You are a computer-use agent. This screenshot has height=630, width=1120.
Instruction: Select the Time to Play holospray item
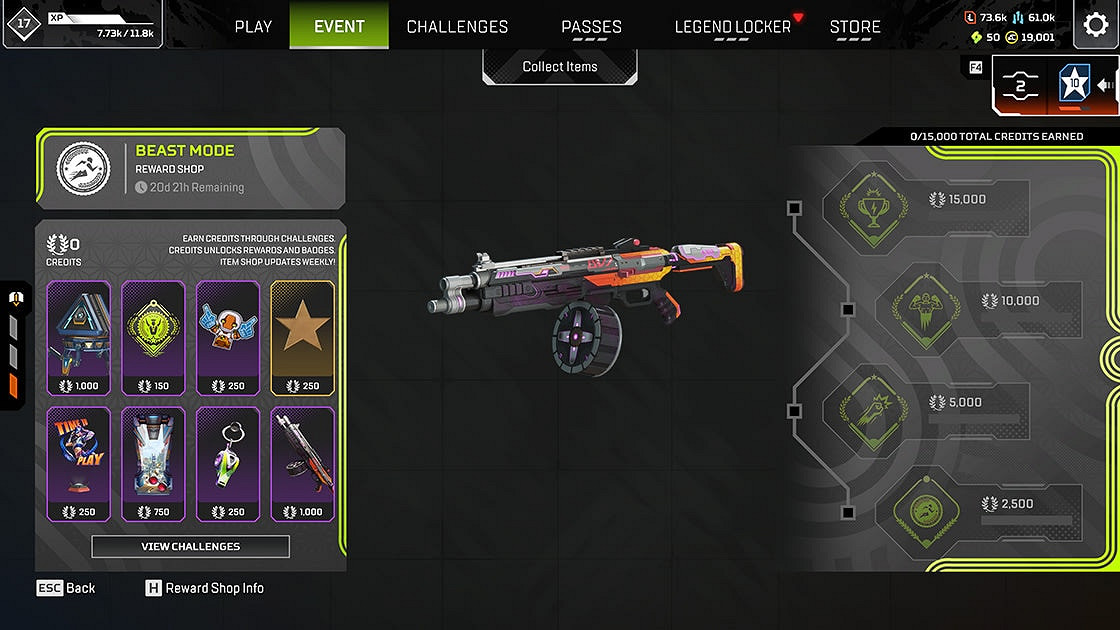(x=78, y=463)
